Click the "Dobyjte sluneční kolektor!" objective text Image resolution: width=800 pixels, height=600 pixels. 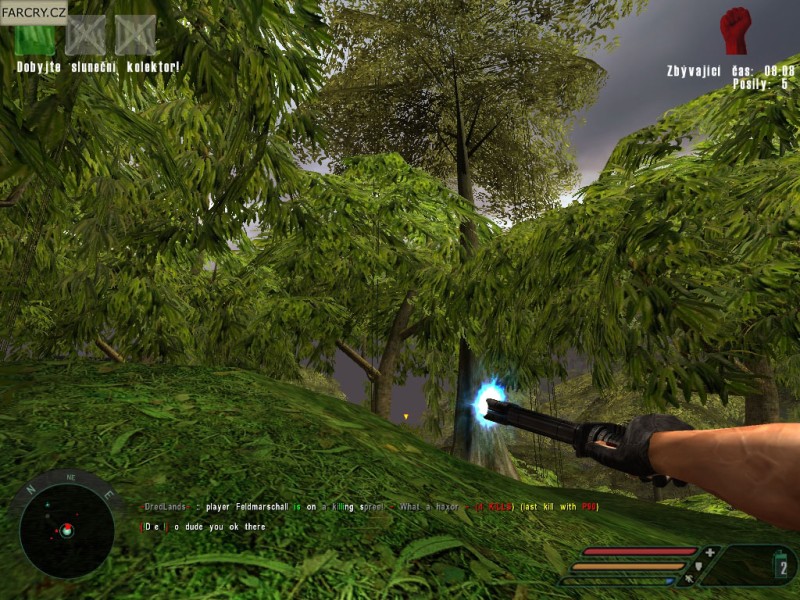click(x=98, y=67)
